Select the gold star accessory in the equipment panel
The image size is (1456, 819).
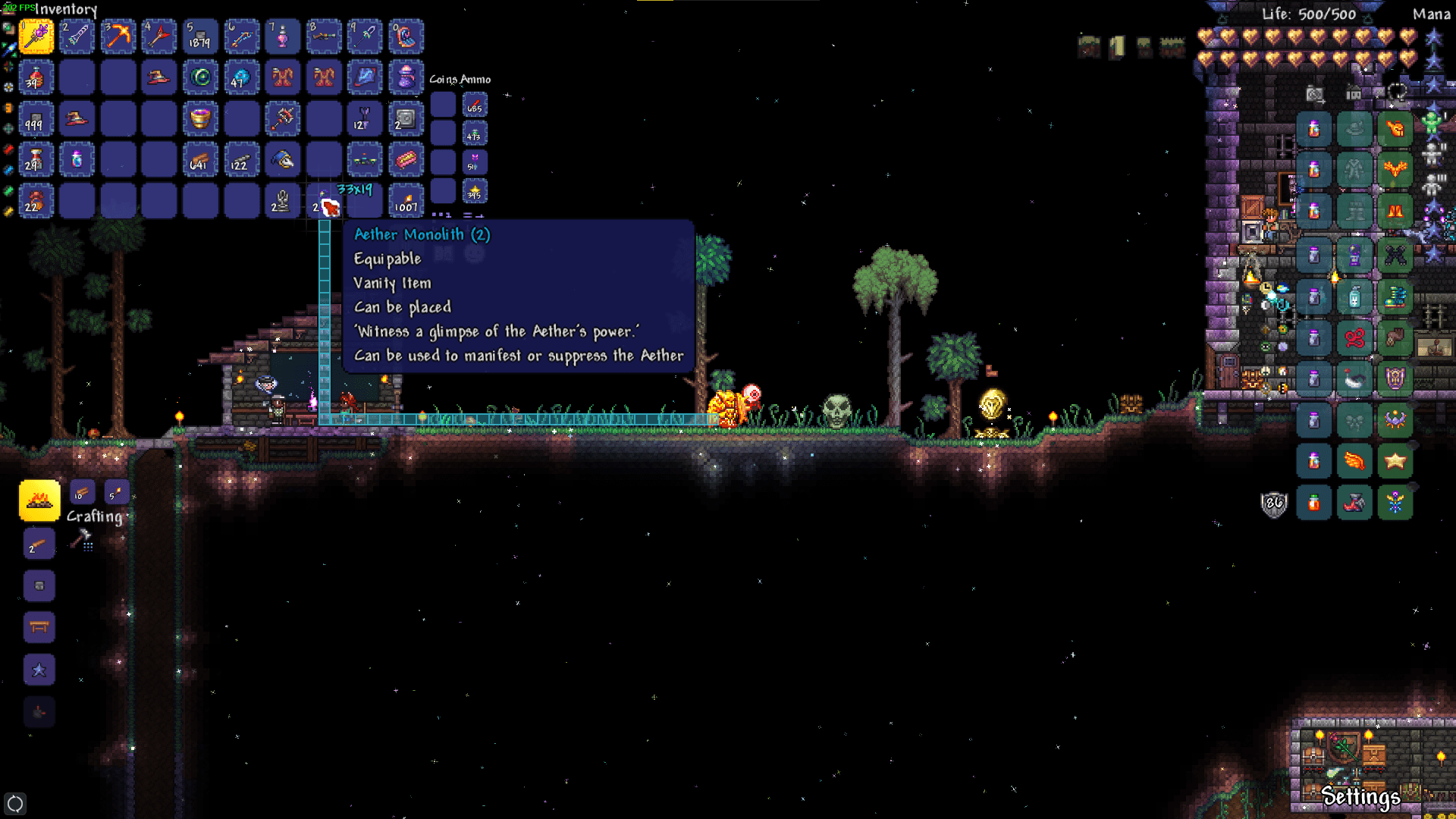pyautogui.click(x=1395, y=460)
